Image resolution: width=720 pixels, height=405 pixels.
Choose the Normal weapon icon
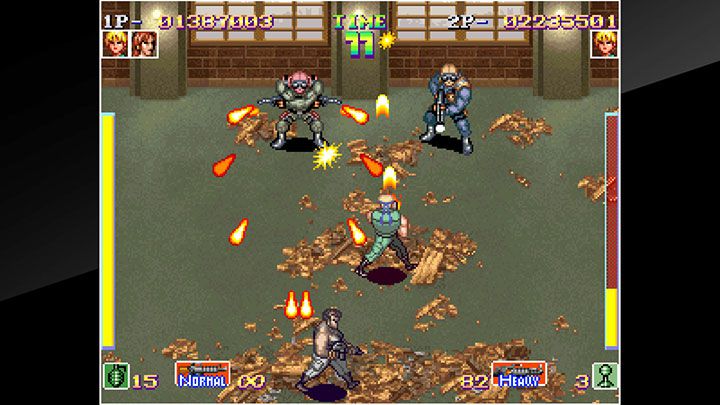click(x=203, y=374)
